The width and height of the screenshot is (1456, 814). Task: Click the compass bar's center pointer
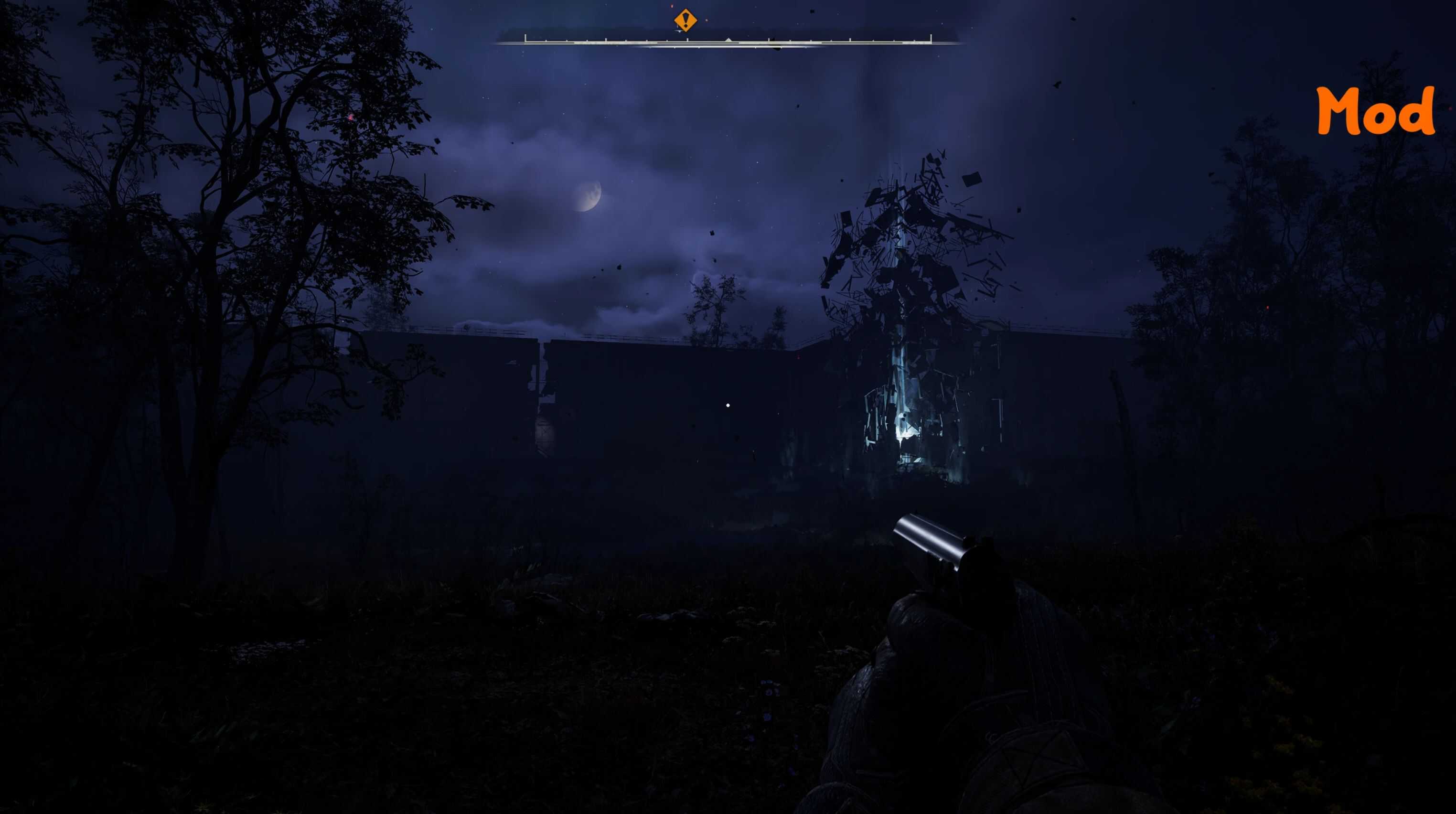[728, 40]
